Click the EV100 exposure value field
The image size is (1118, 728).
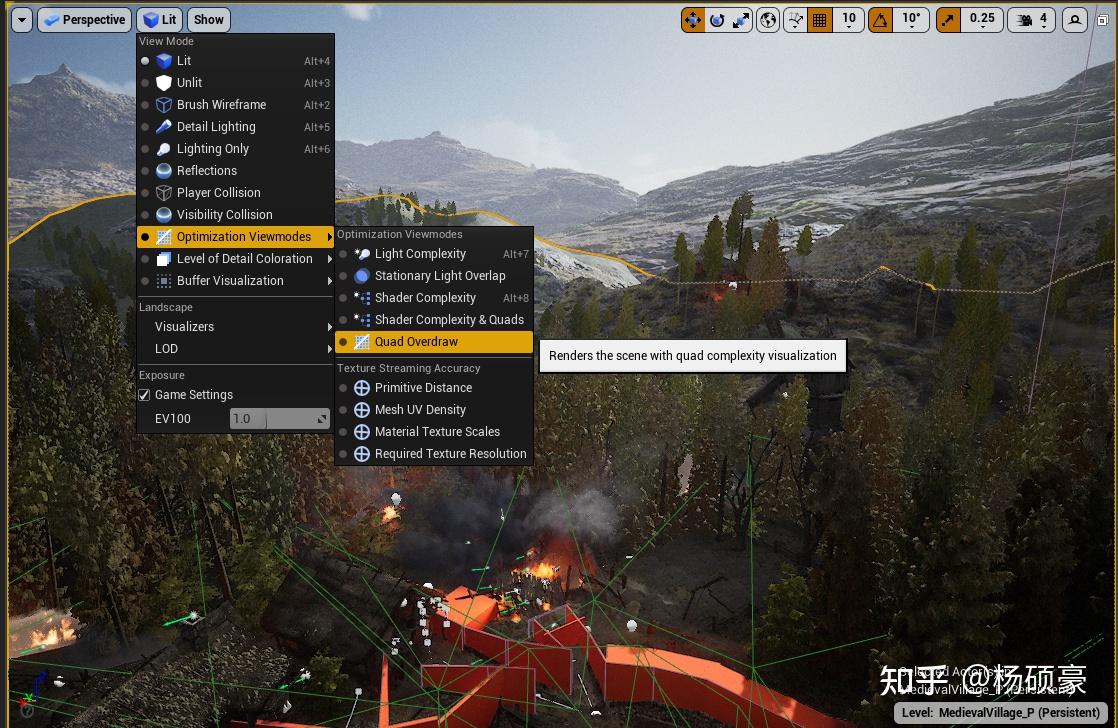(279, 419)
